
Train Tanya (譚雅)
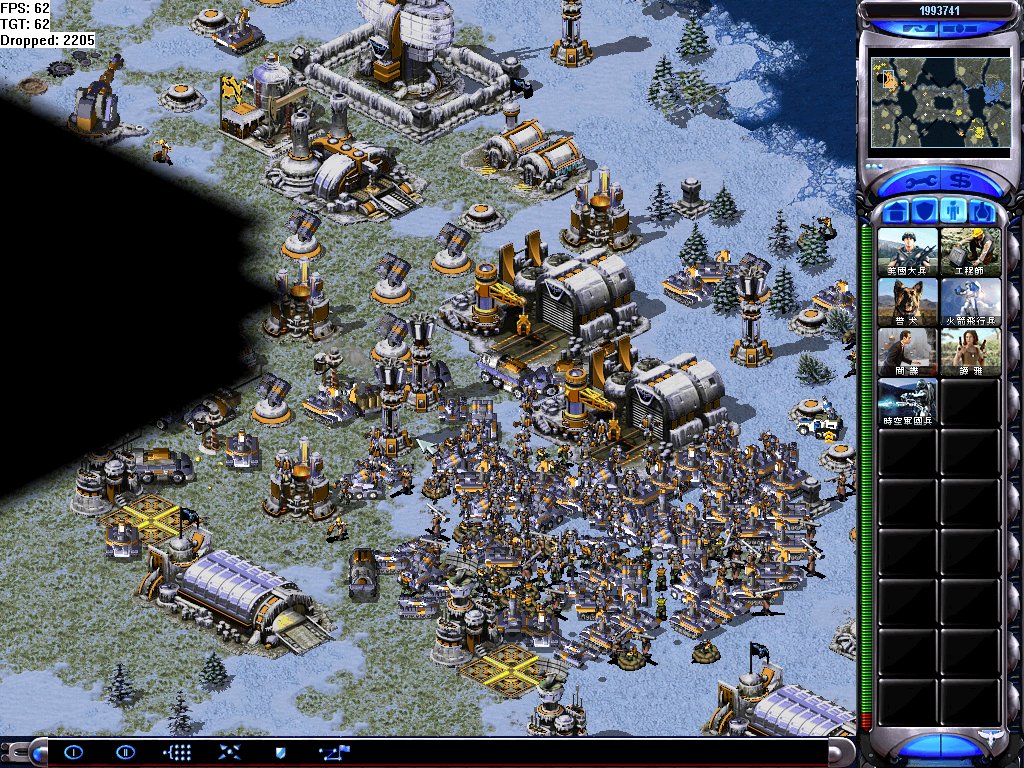coord(970,352)
